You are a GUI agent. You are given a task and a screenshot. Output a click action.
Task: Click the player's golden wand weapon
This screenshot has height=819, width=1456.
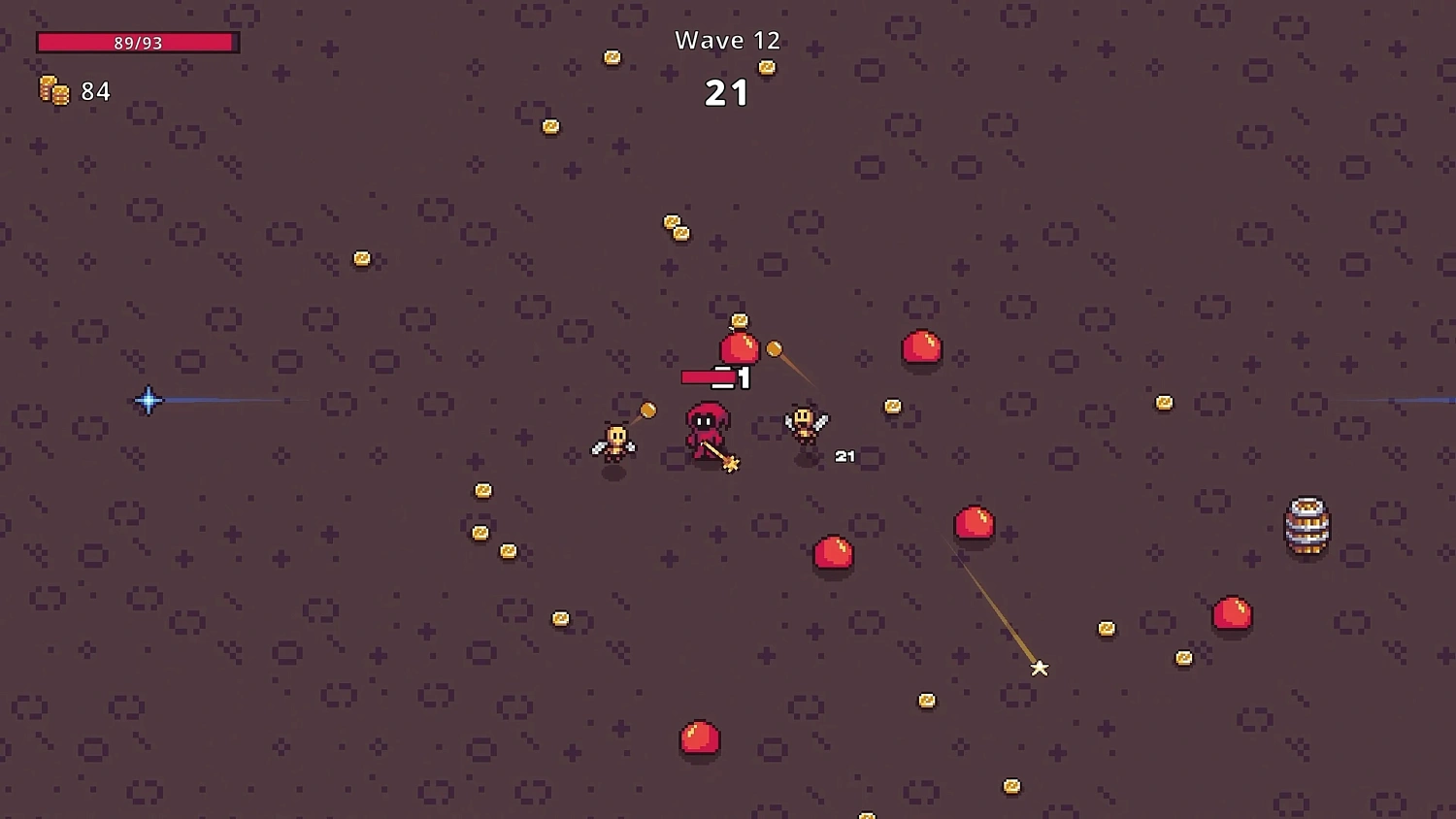point(728,463)
